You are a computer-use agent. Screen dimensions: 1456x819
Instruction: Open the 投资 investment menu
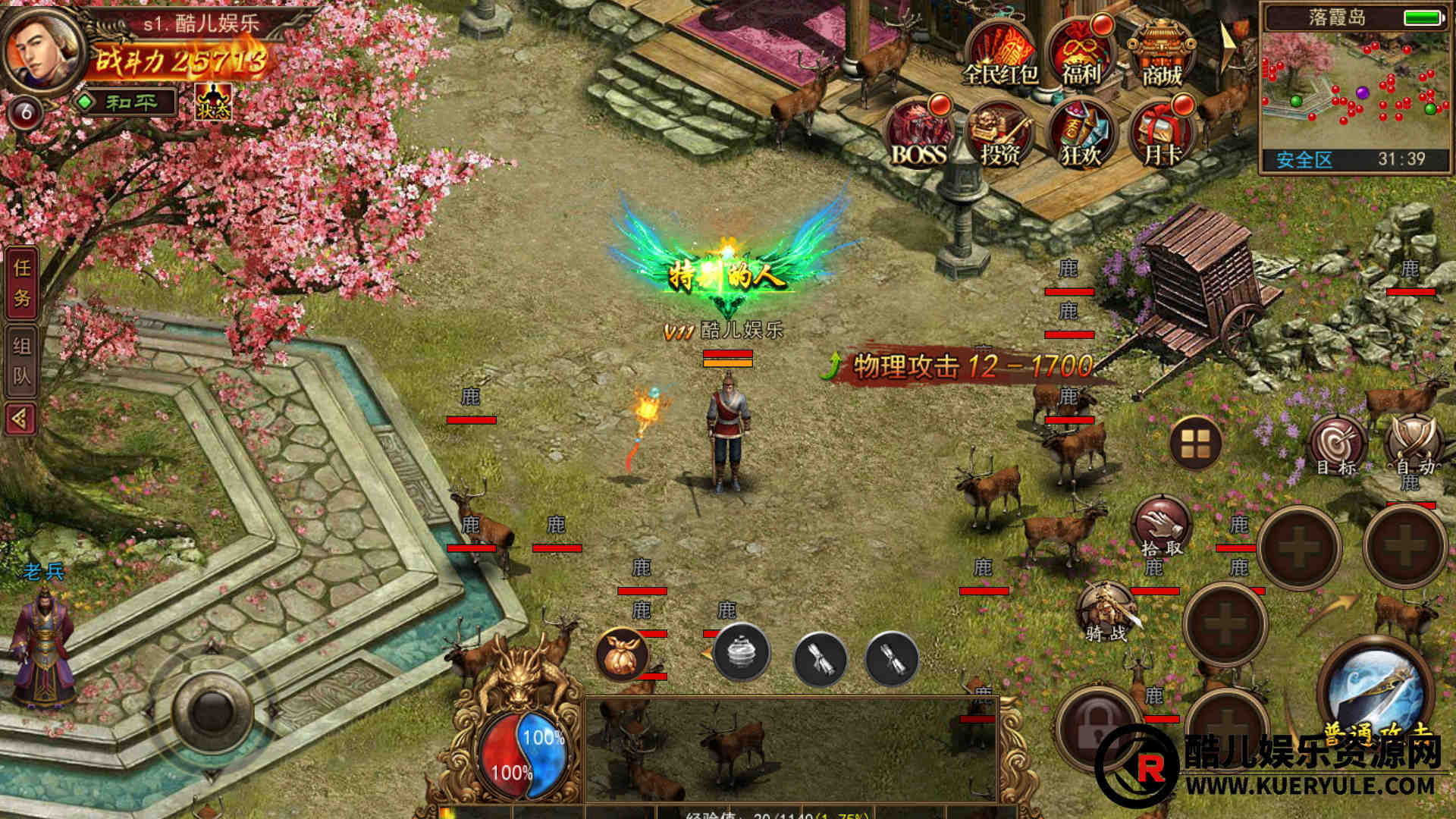[x=1000, y=136]
